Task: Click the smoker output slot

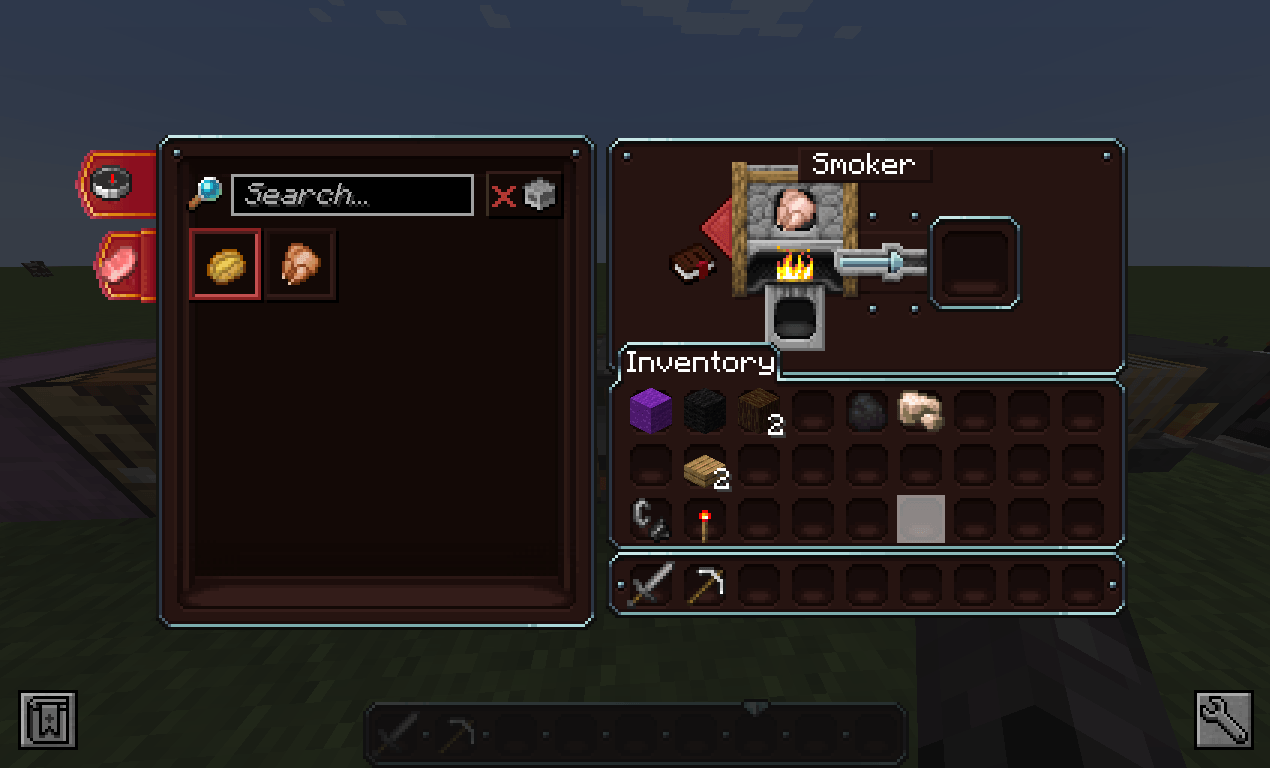Action: tap(974, 262)
